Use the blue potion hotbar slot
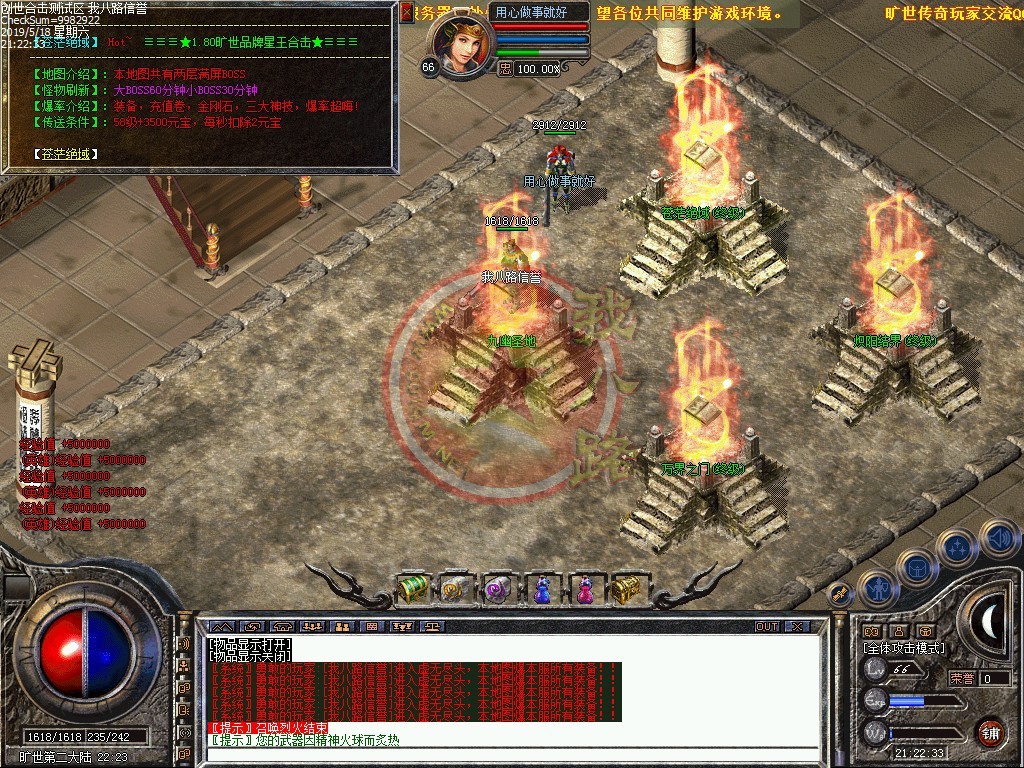1024x768 pixels. click(x=541, y=589)
